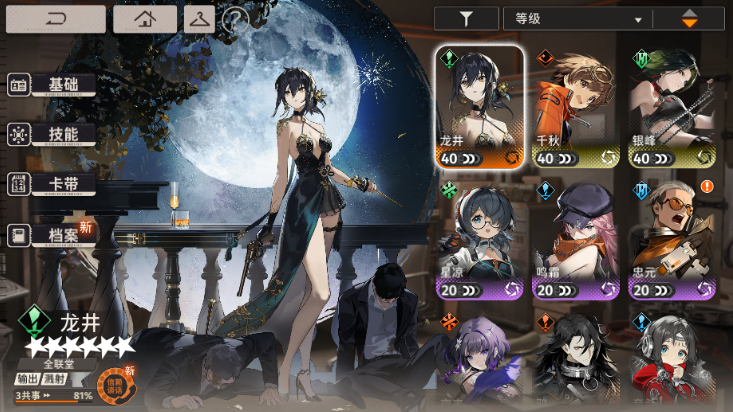Screen dimensions: 733x412
Task: Pick the 鸣霜 character card
Action: click(576, 242)
